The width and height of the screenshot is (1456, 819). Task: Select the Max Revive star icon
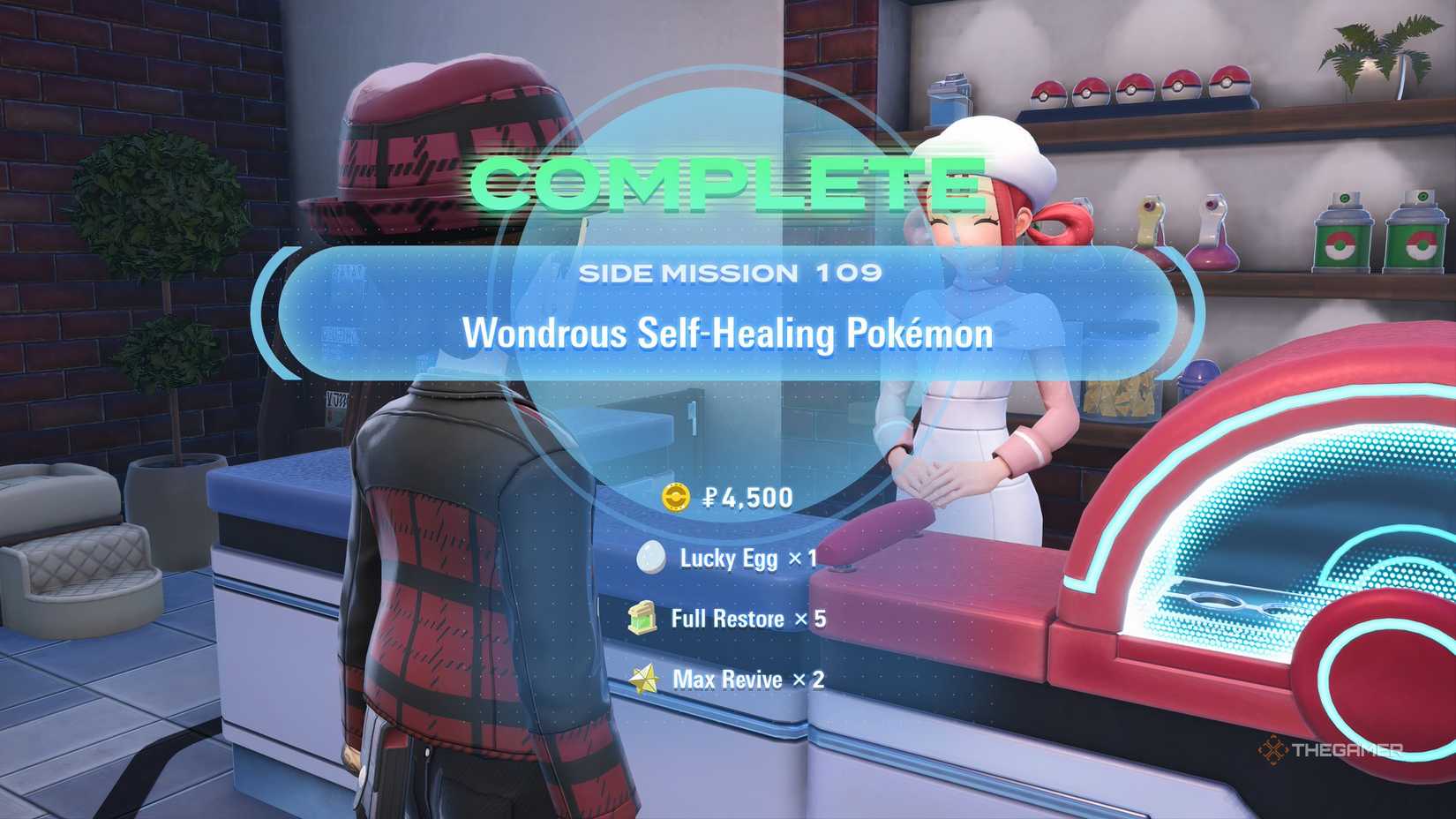pos(646,679)
